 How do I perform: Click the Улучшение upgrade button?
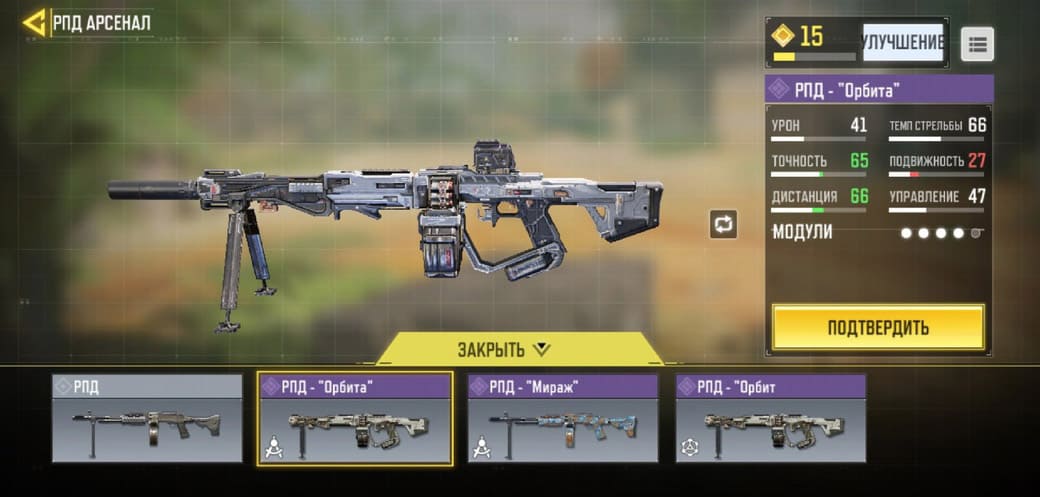[903, 42]
